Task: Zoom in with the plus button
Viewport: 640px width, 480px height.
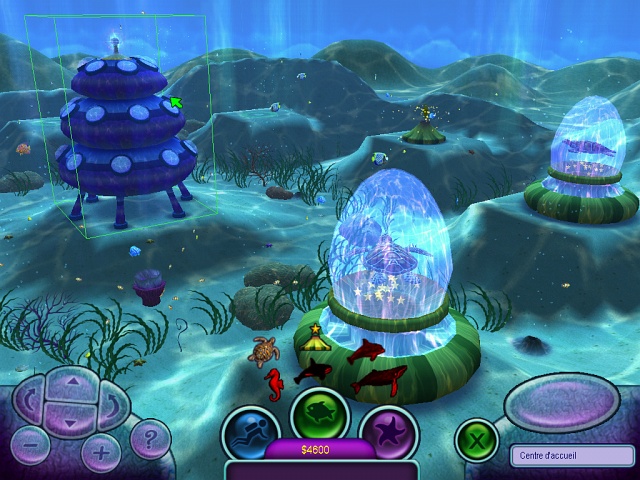Action: coord(101,452)
